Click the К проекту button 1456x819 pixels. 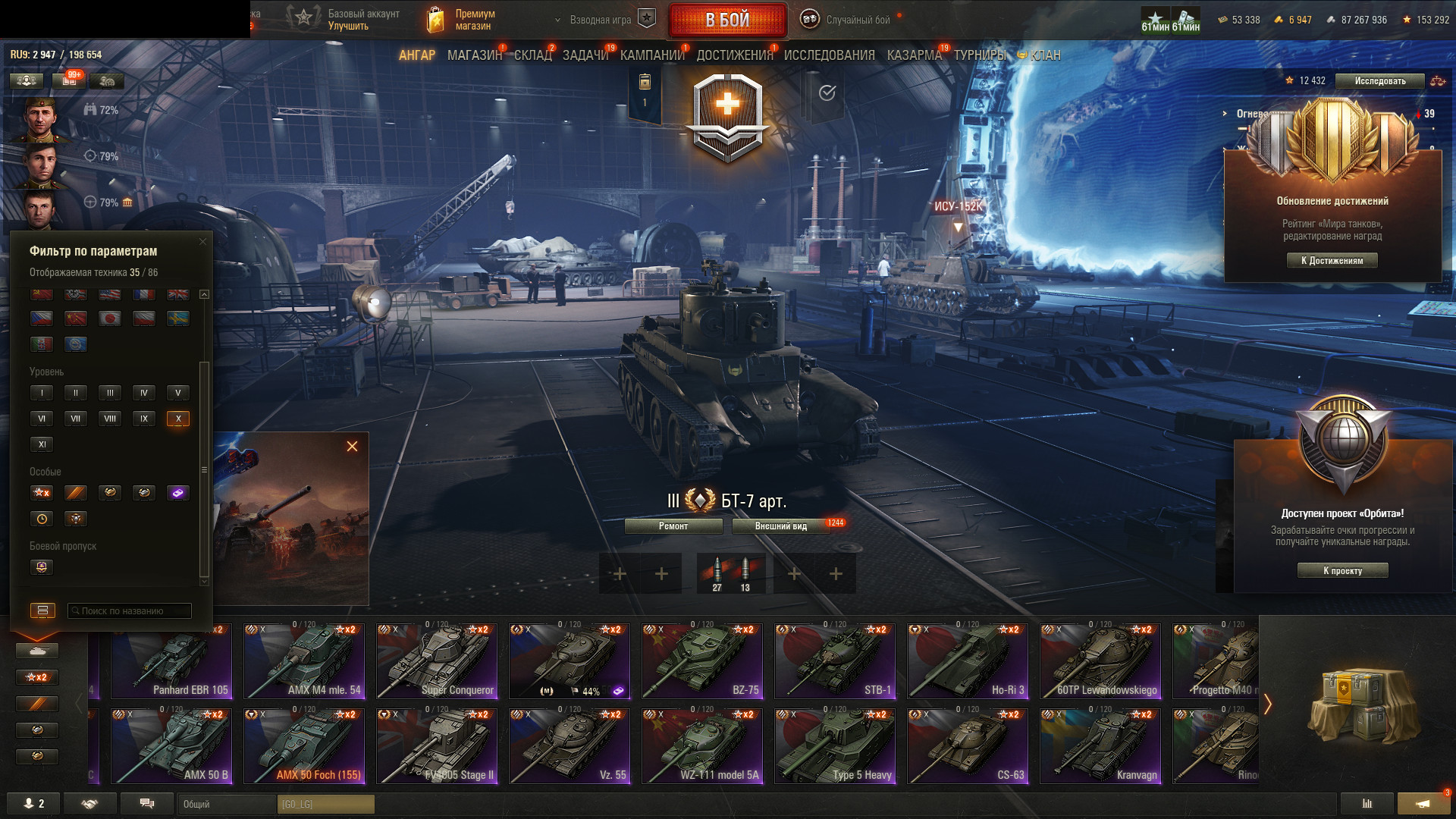pos(1342,571)
